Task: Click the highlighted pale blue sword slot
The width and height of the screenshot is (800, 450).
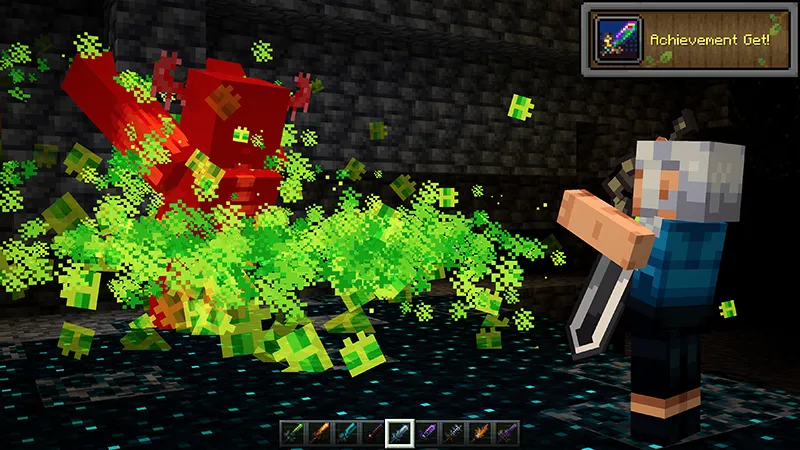Action: tap(400, 432)
